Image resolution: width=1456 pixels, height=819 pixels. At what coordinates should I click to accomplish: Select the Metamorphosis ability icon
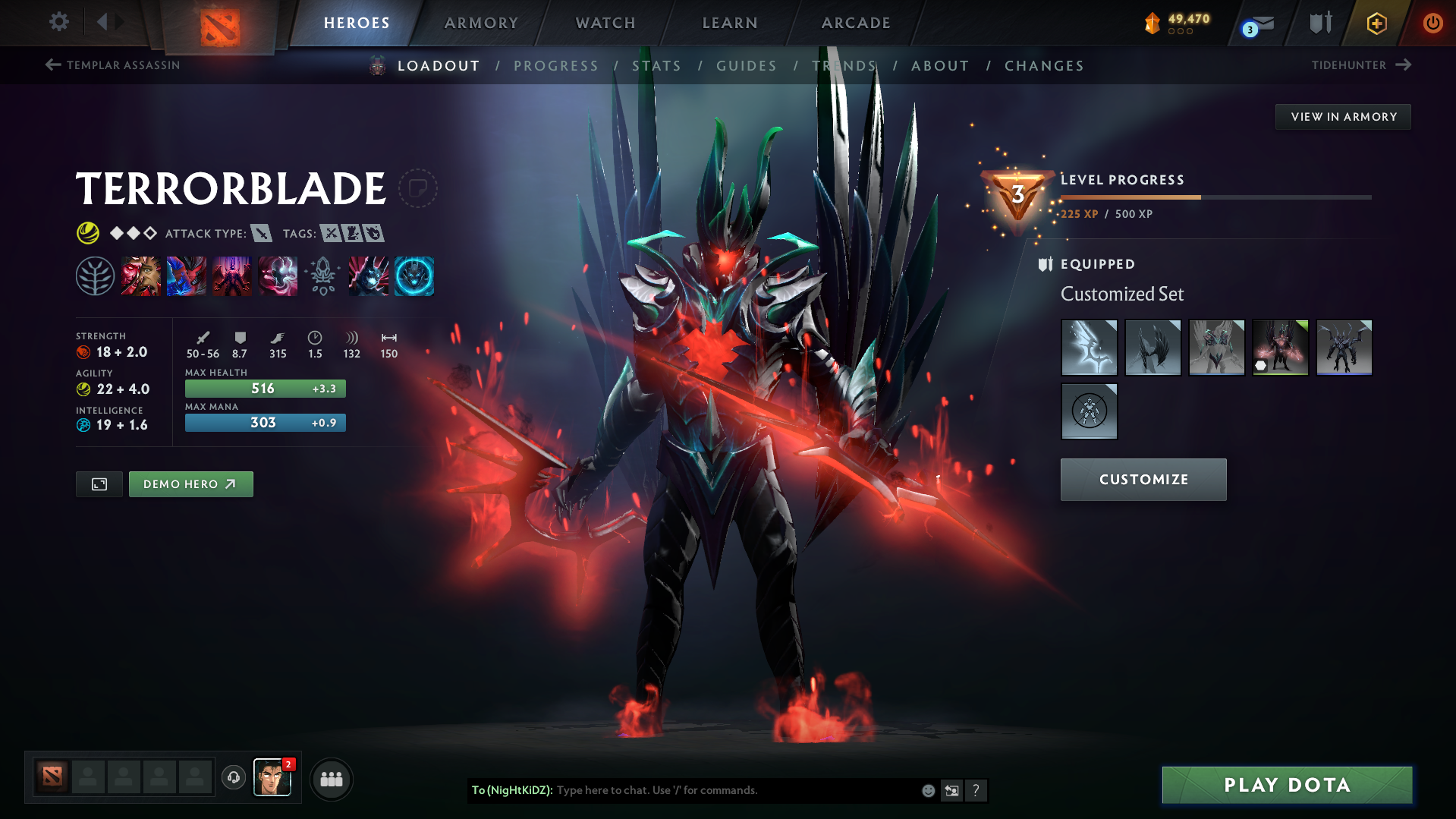point(232,276)
